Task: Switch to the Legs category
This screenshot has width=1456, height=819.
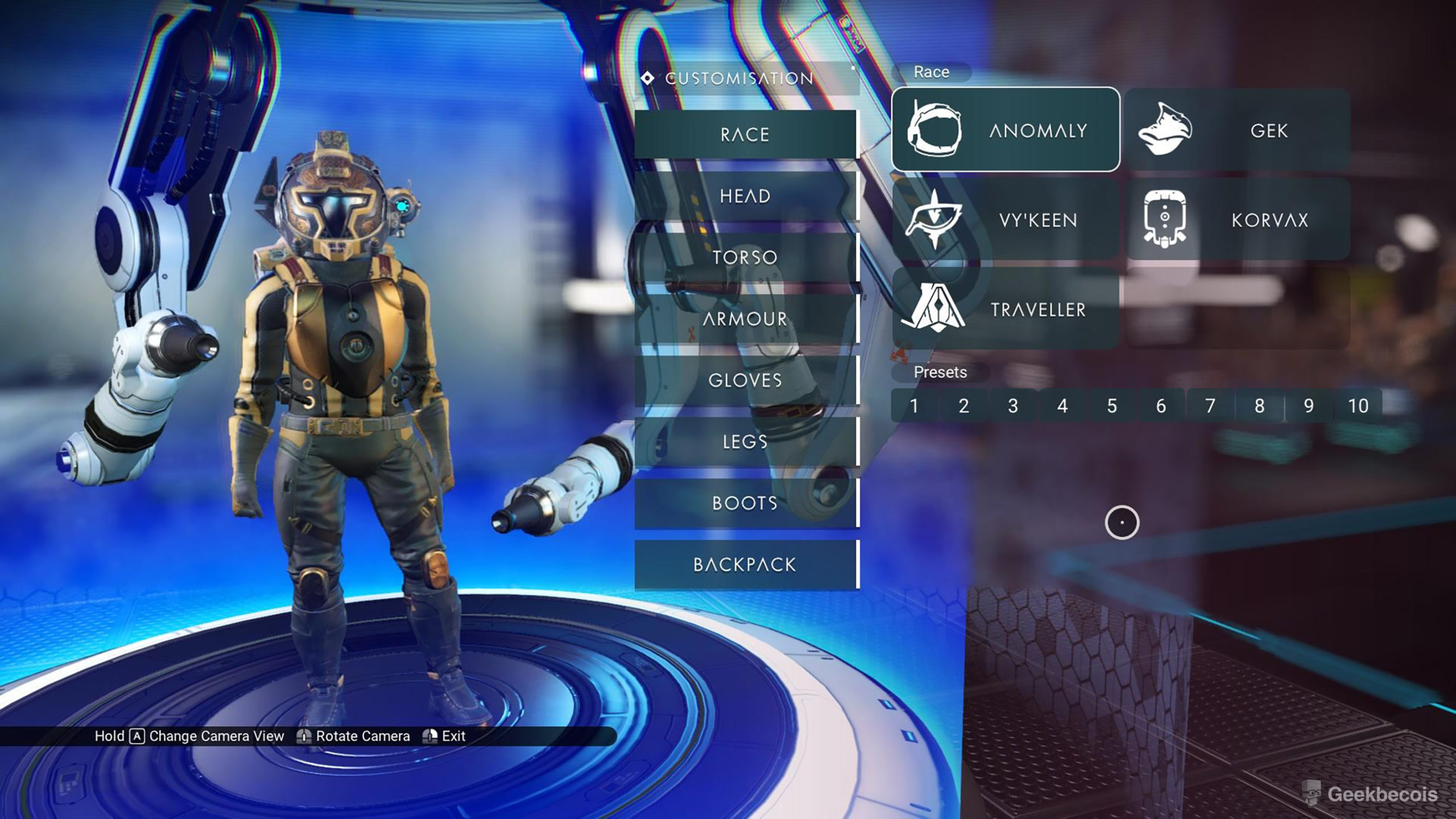Action: (x=745, y=441)
